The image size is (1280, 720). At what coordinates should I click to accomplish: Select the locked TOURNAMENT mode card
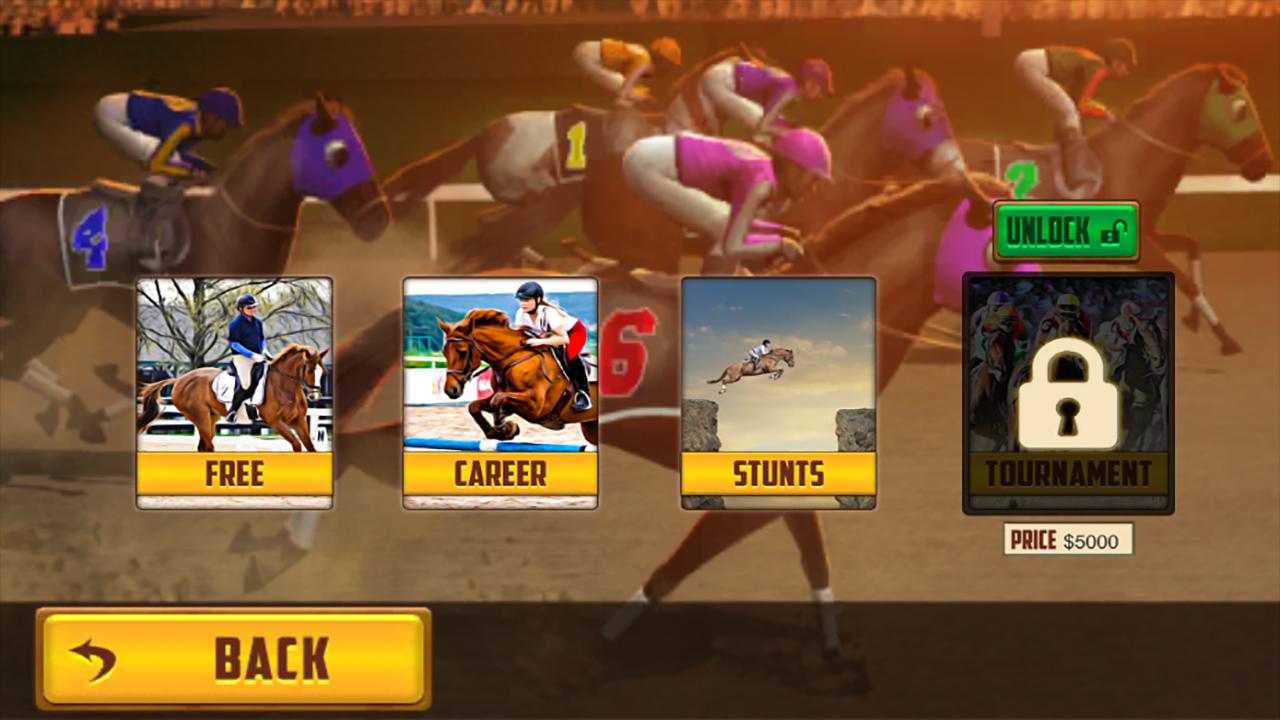[x=1067, y=390]
